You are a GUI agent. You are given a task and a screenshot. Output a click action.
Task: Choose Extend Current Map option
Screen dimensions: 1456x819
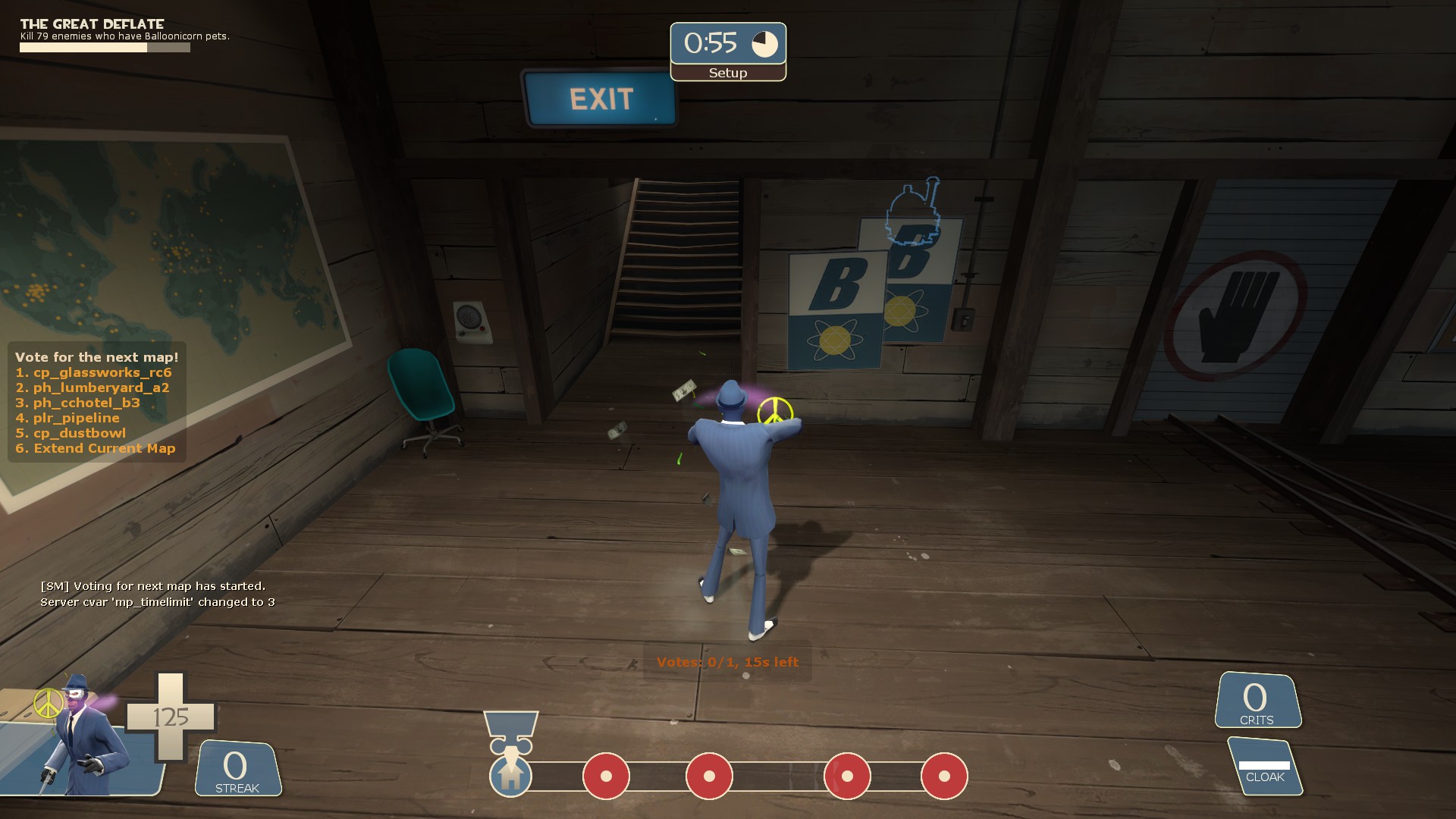click(x=96, y=448)
